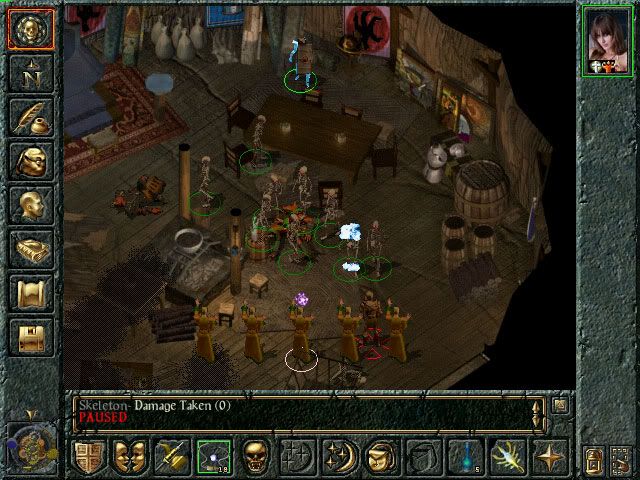The height and width of the screenshot is (480, 640).
Task: Activate the shield guard action button
Action: [89, 457]
